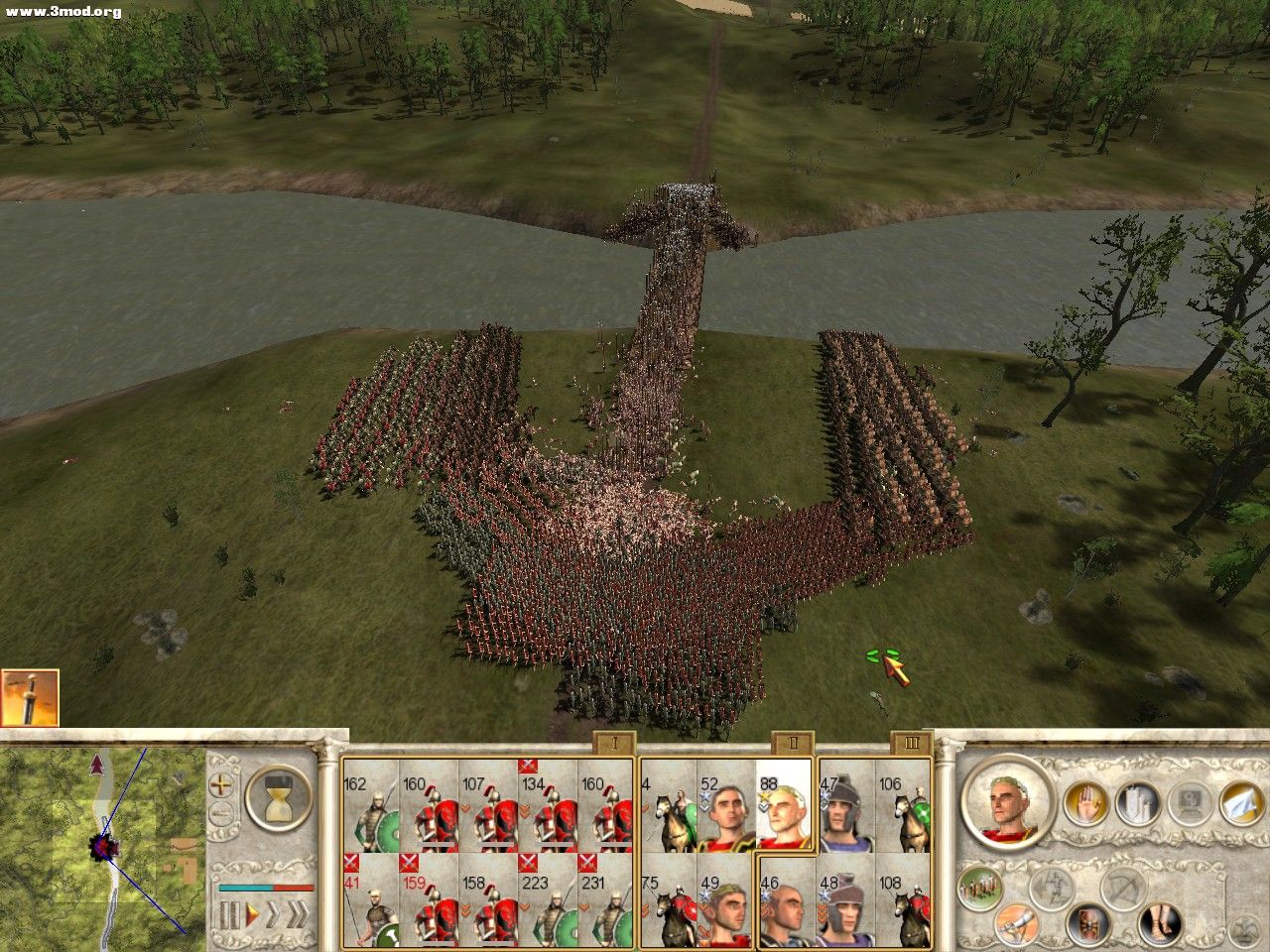Zoom in the minimap with plus button
The height and width of the screenshot is (952, 1270).
click(x=223, y=784)
